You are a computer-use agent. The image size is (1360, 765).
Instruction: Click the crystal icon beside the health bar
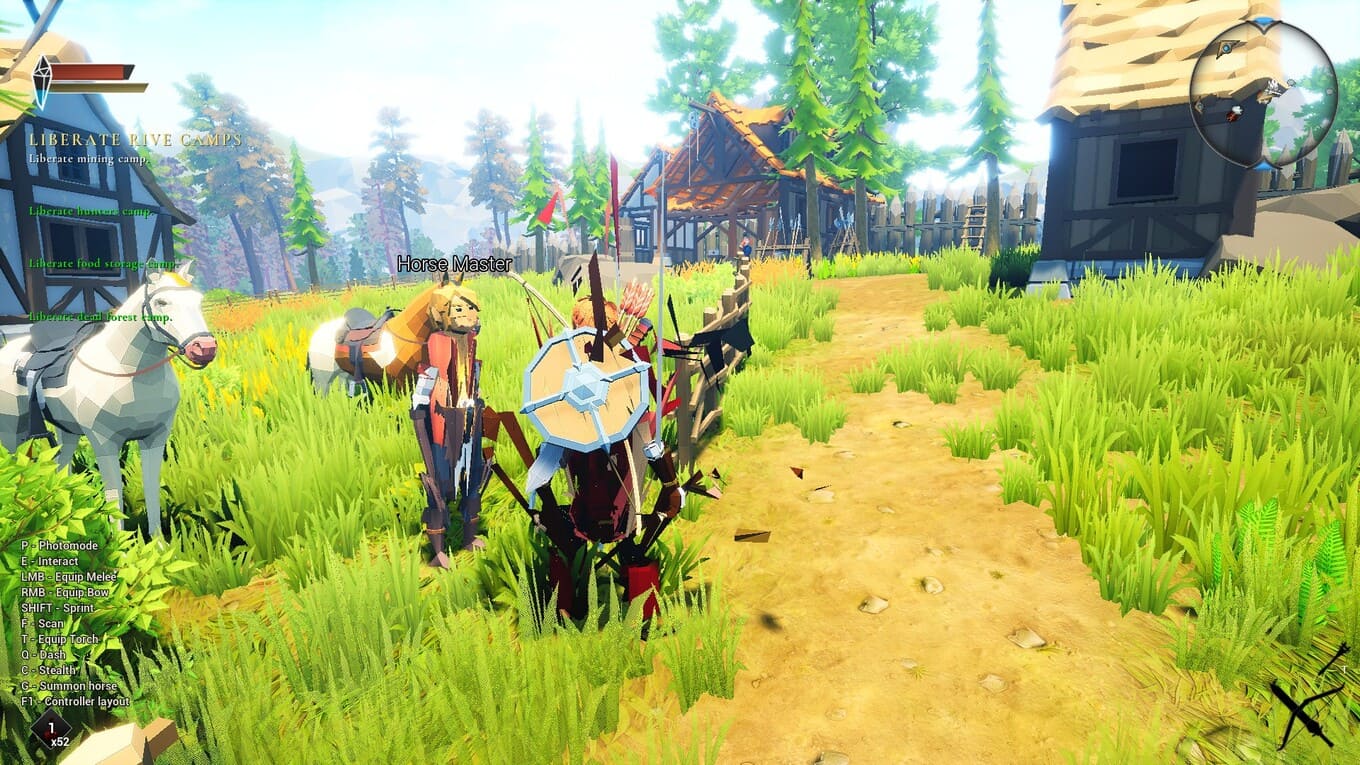tap(43, 82)
